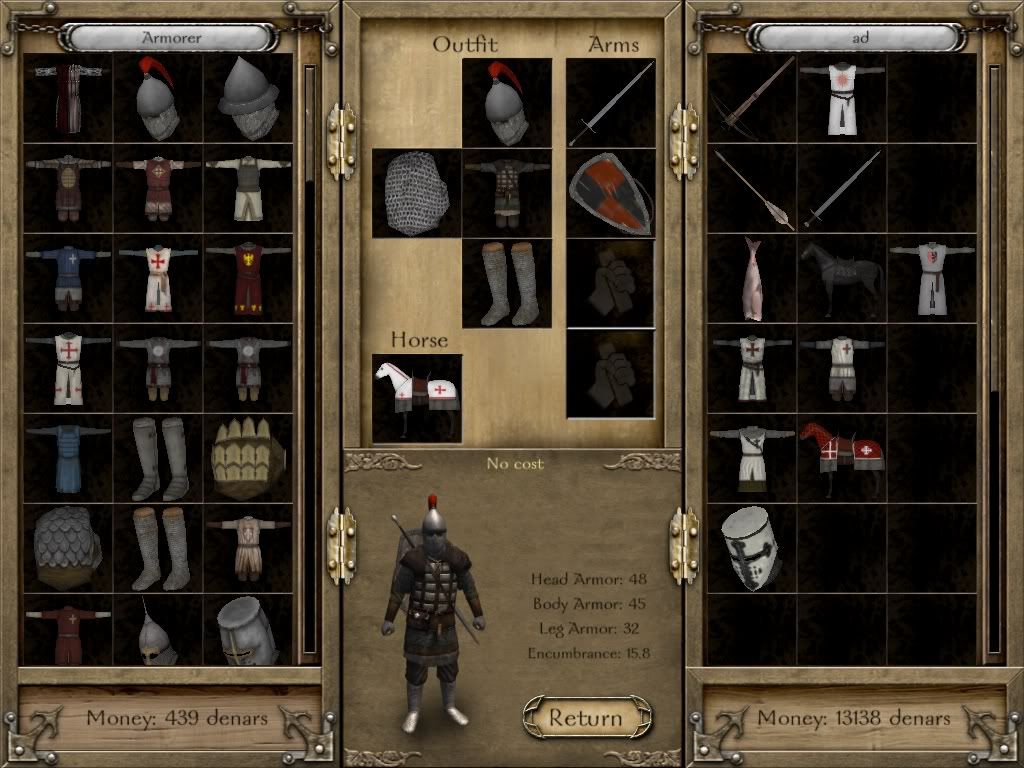Pick the straw-colored gloves in Armorer stock

pyautogui.click(x=248, y=458)
